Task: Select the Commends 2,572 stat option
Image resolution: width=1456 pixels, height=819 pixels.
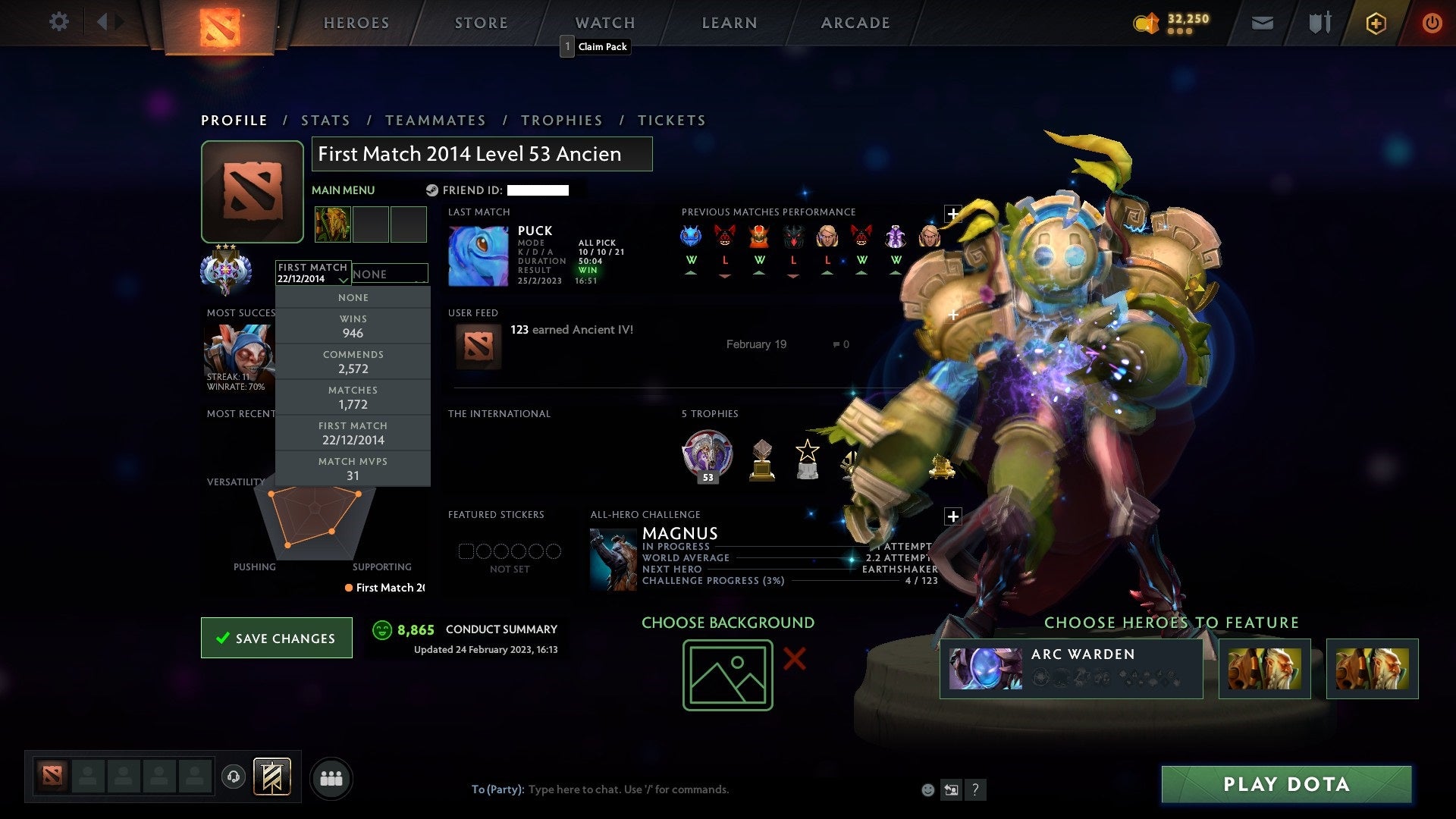Action: [x=353, y=362]
